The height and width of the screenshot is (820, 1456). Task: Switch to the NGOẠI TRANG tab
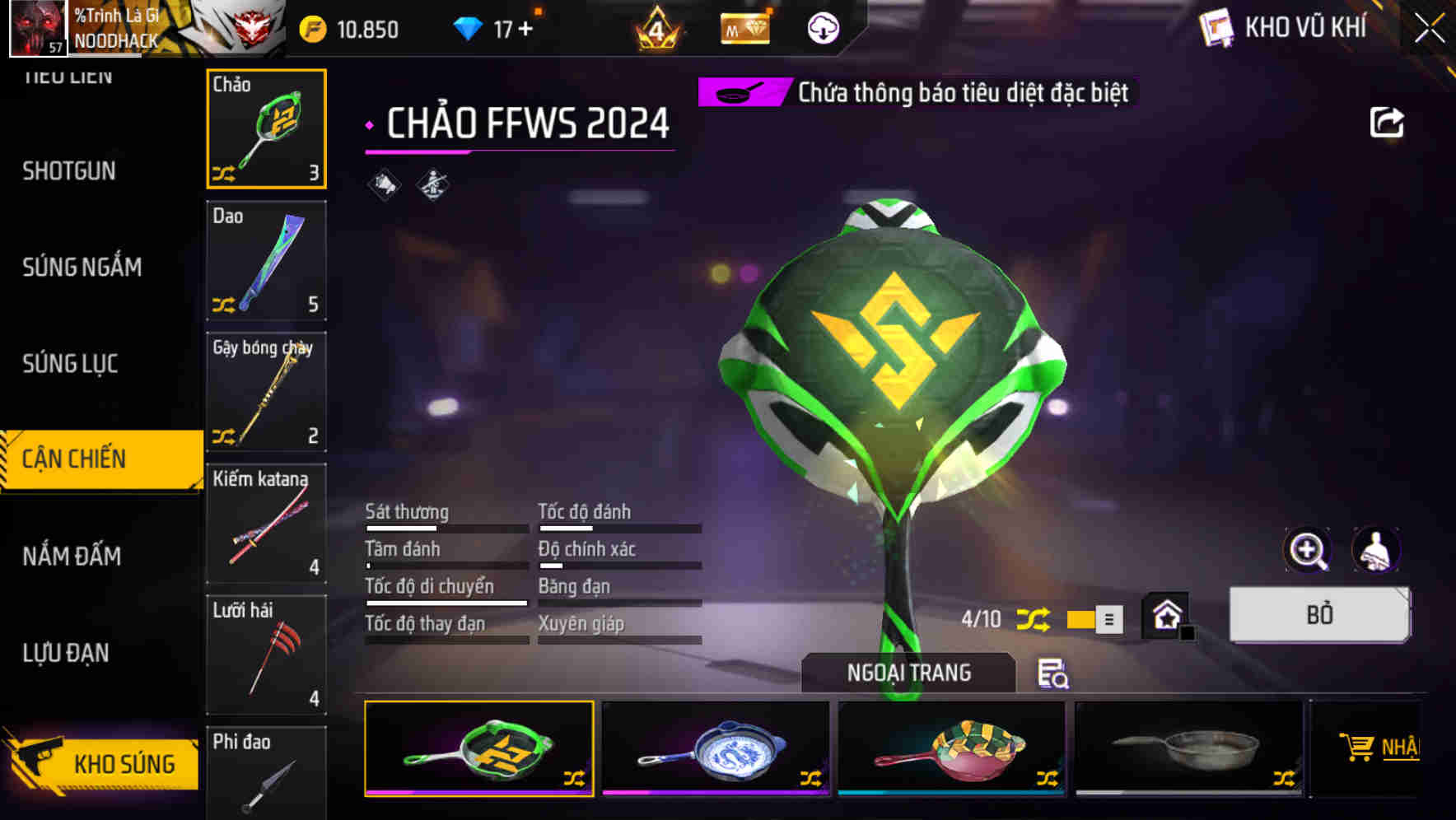point(908,672)
